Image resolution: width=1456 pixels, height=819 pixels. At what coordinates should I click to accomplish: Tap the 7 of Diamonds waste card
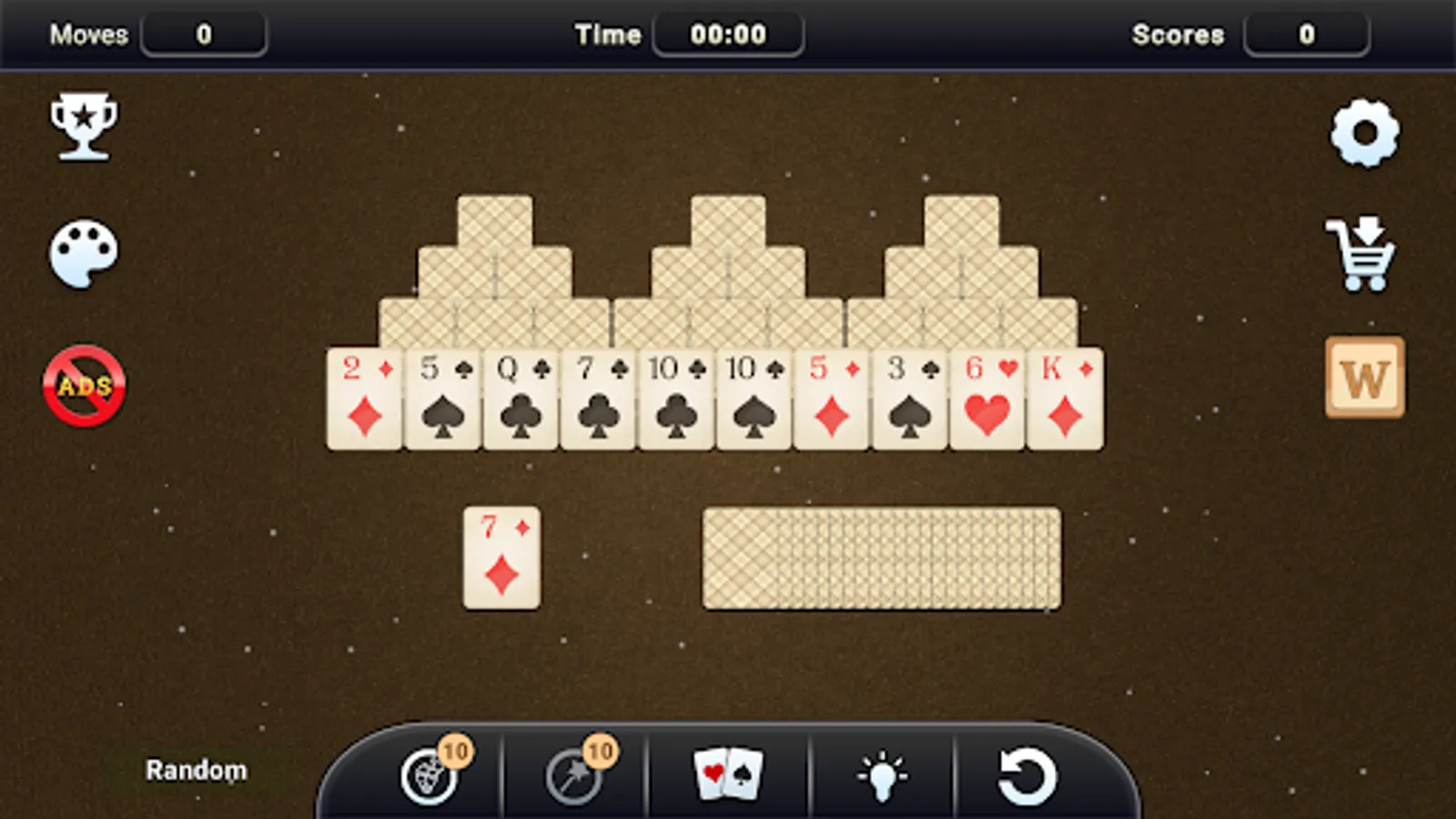pyautogui.click(x=500, y=555)
